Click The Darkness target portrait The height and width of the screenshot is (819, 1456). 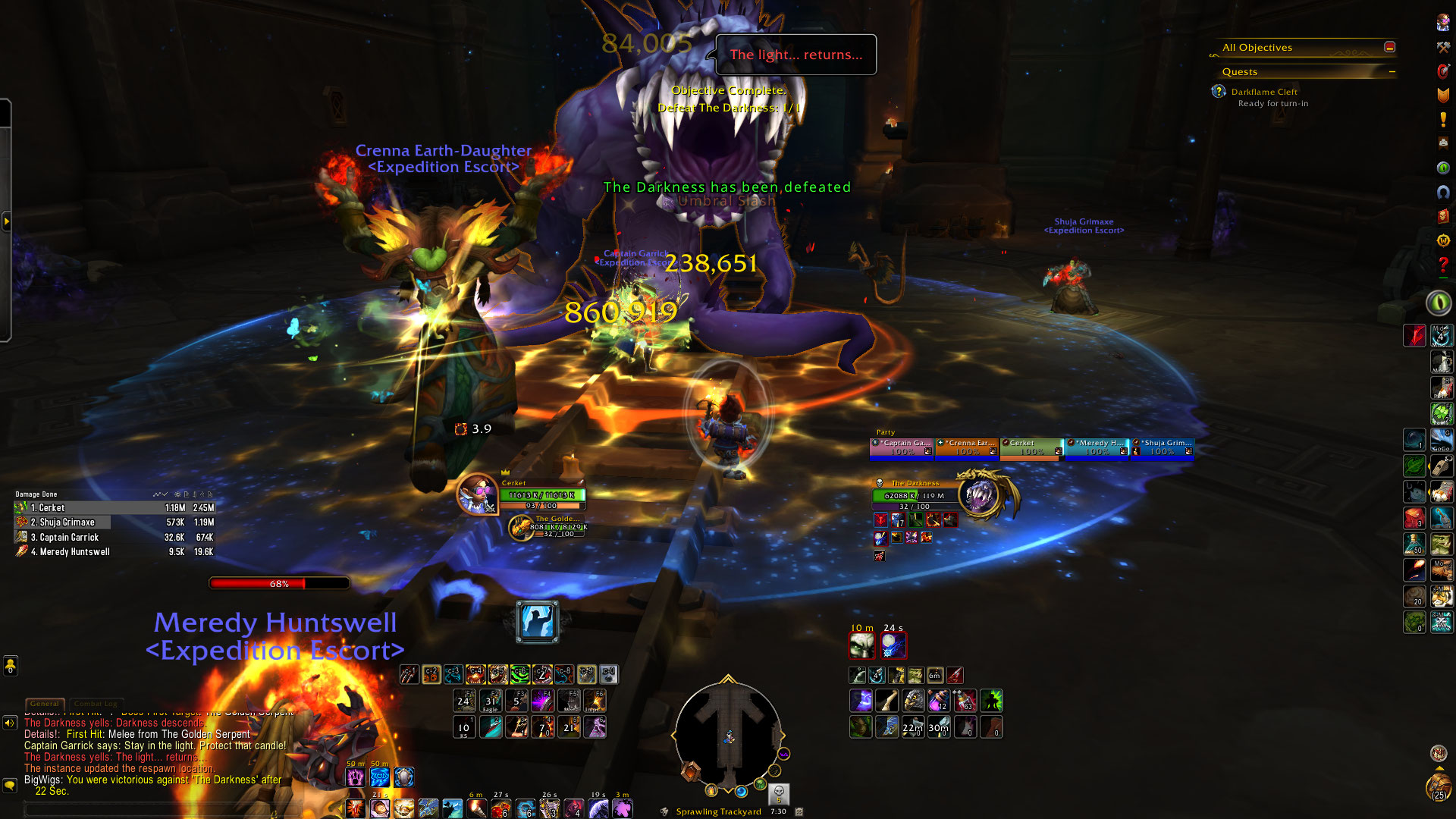click(x=980, y=494)
